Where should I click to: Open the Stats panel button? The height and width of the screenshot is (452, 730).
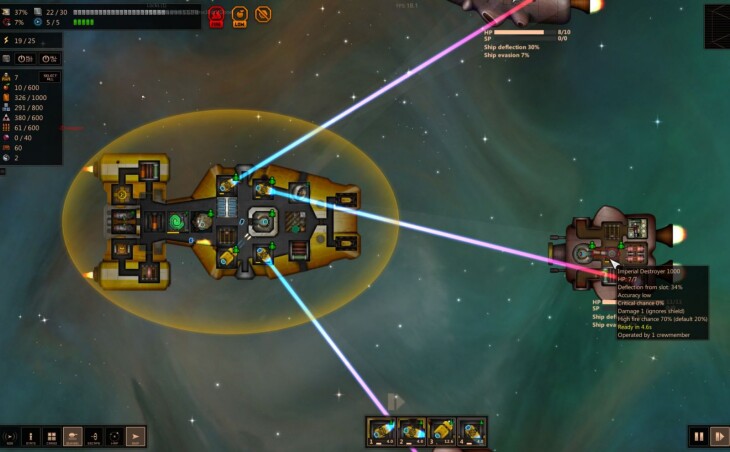pyautogui.click(x=30, y=436)
